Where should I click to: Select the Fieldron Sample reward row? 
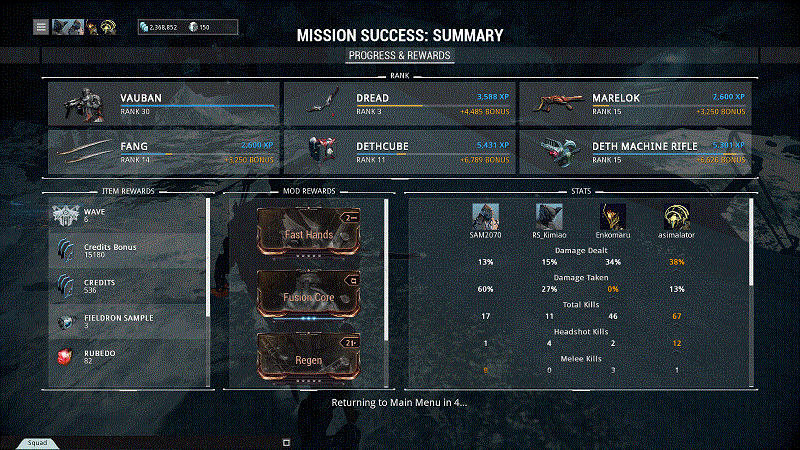128,322
